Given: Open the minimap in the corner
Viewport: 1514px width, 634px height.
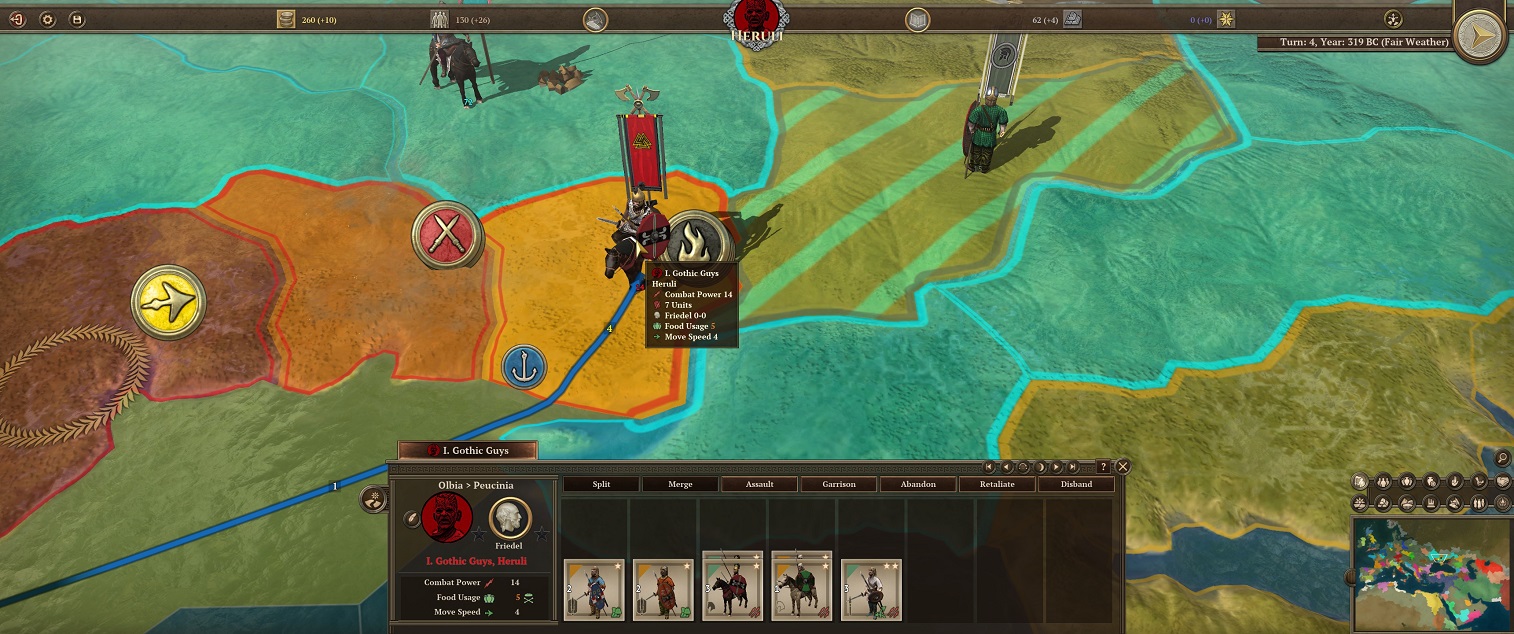Looking at the screenshot, I should click(1432, 574).
